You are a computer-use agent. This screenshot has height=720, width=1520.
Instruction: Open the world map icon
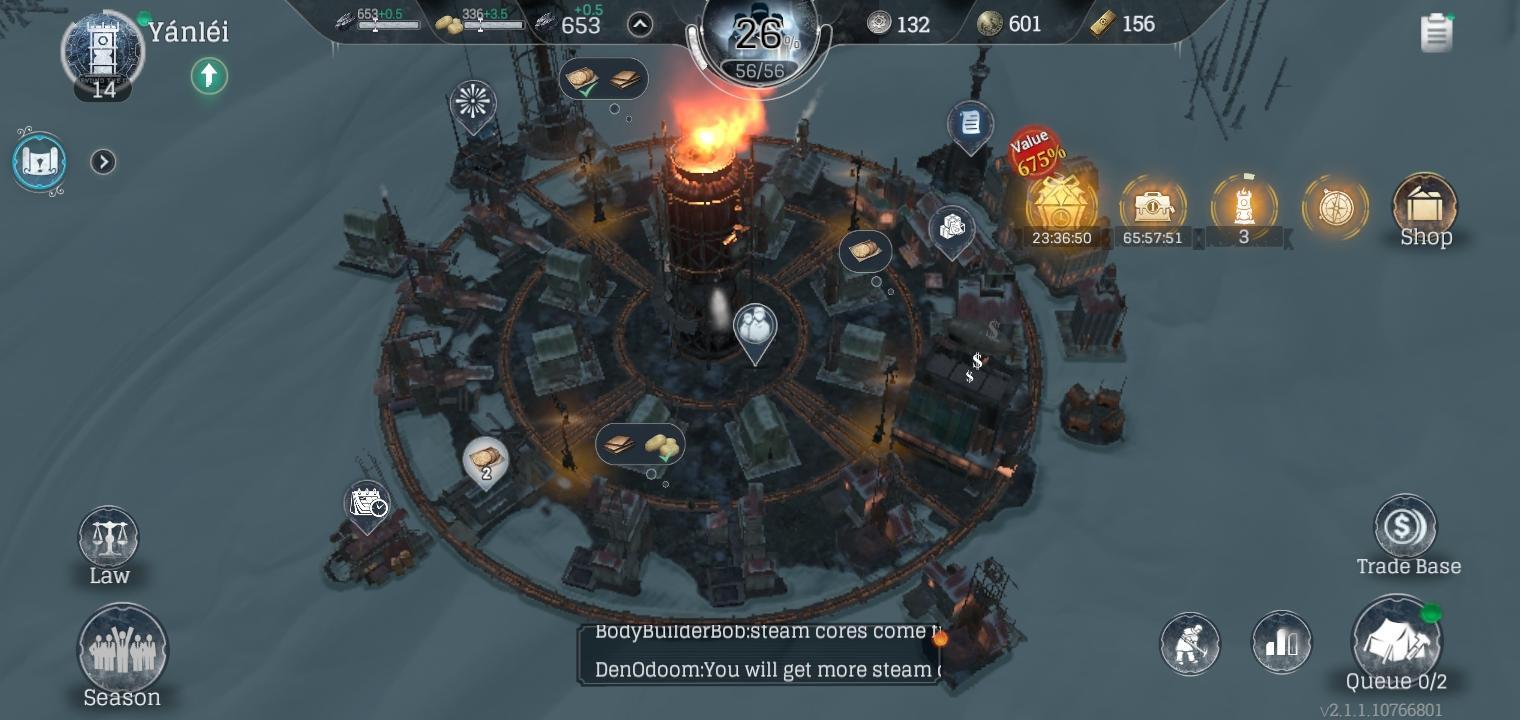pos(40,162)
